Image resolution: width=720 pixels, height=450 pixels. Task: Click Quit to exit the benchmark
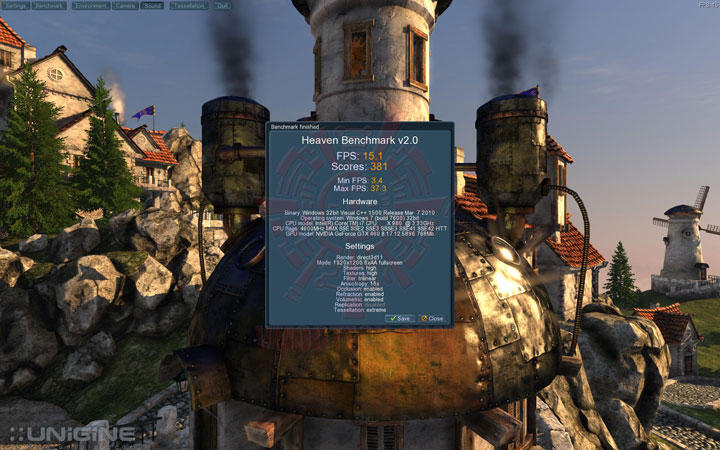point(223,5)
